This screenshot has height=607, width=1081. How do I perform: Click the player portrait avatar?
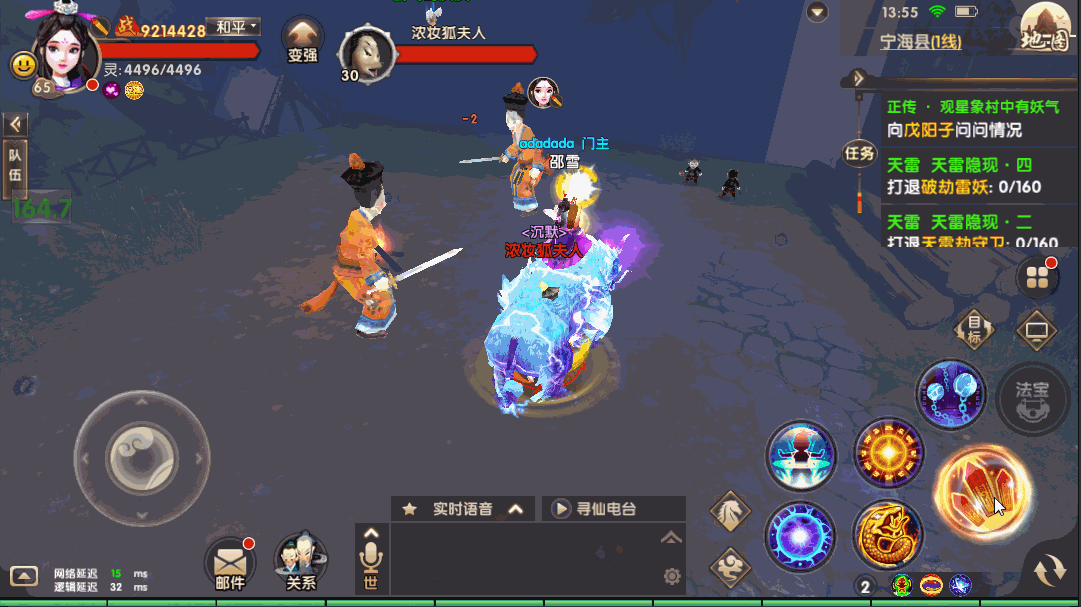pos(67,47)
